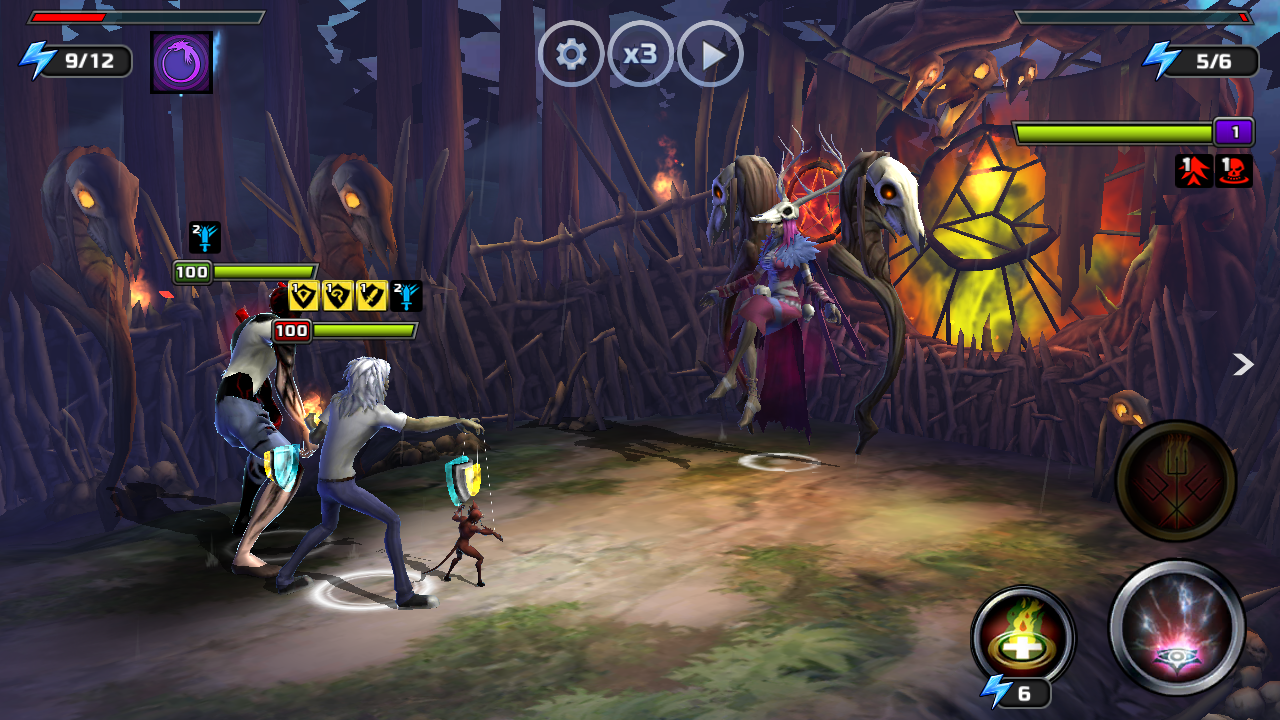The width and height of the screenshot is (1280, 720).
Task: Activate the auto-play arrow button
Action: (x=710, y=54)
